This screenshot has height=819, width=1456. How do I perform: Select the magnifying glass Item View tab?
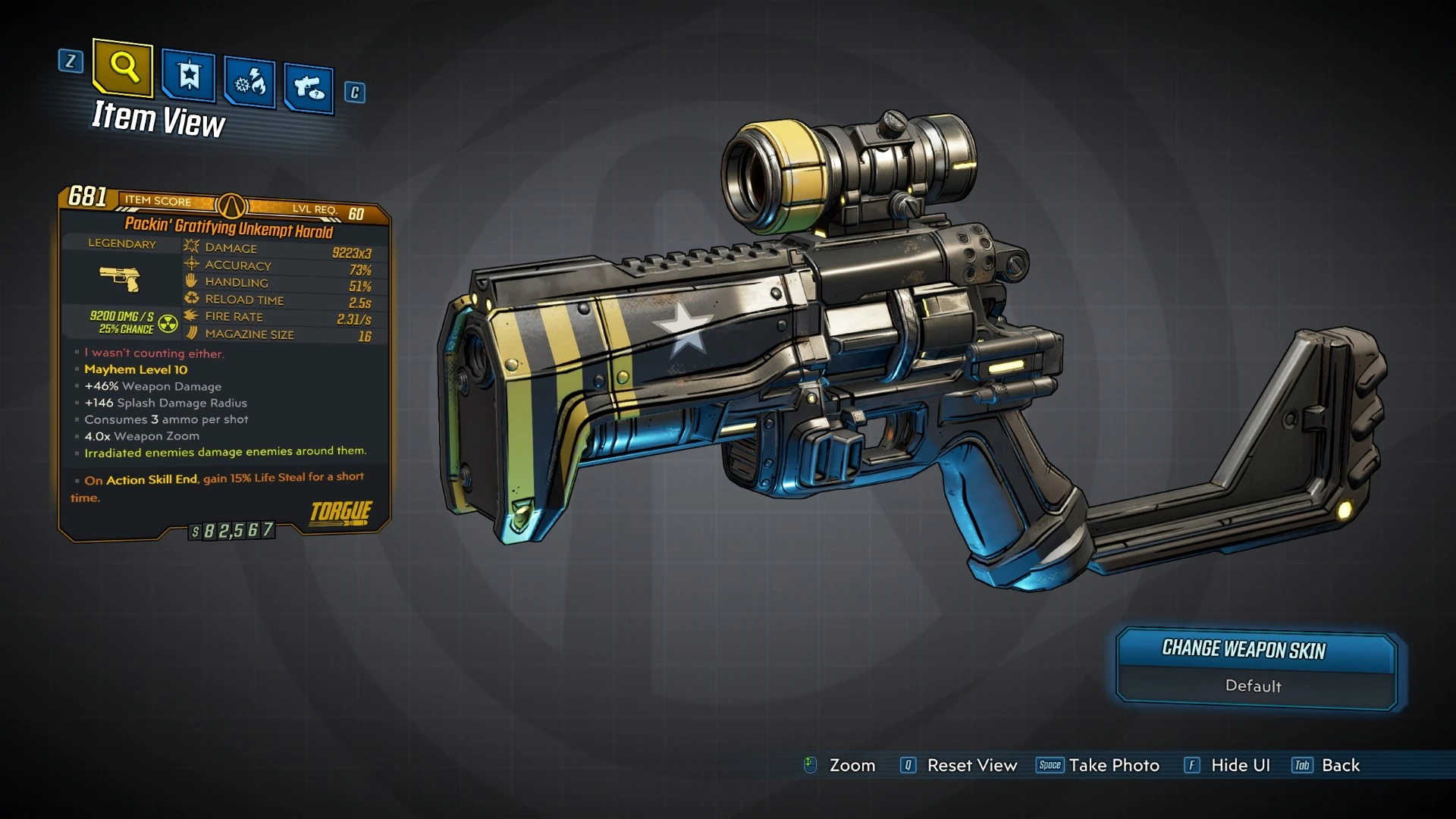[x=123, y=68]
